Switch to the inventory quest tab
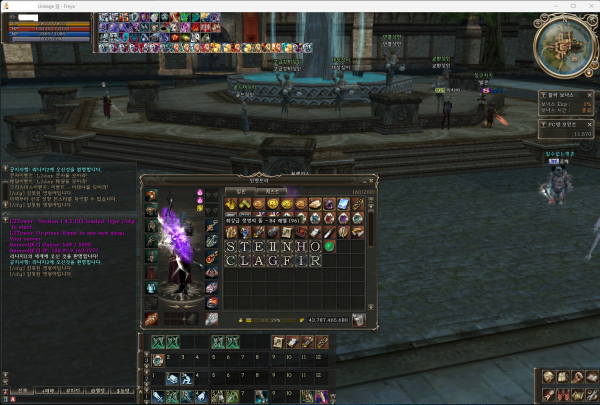The image size is (600, 405). coord(273,190)
